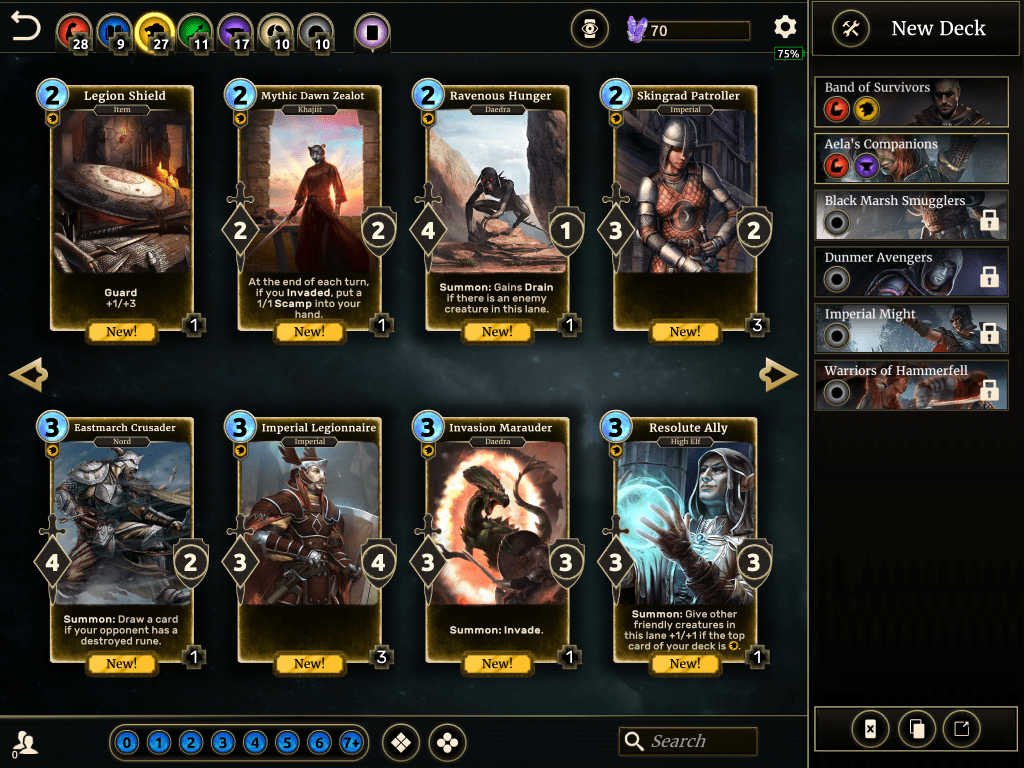Open the gear settings menu

tap(785, 27)
